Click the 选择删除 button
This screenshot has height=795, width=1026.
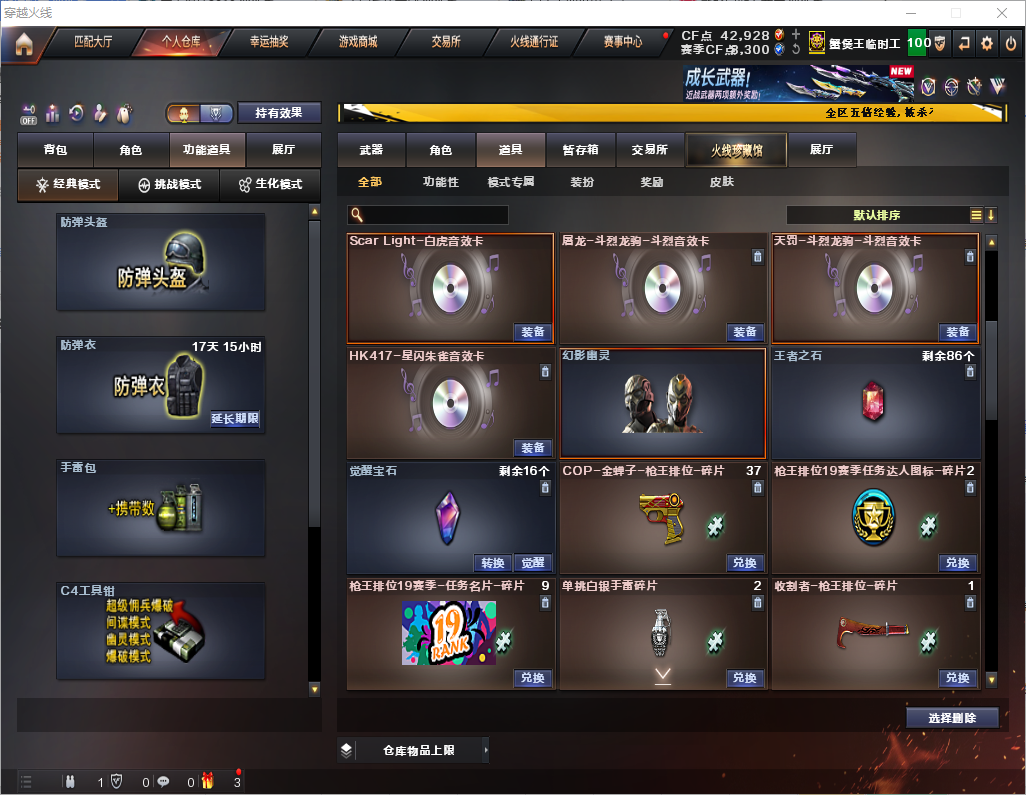click(x=952, y=718)
